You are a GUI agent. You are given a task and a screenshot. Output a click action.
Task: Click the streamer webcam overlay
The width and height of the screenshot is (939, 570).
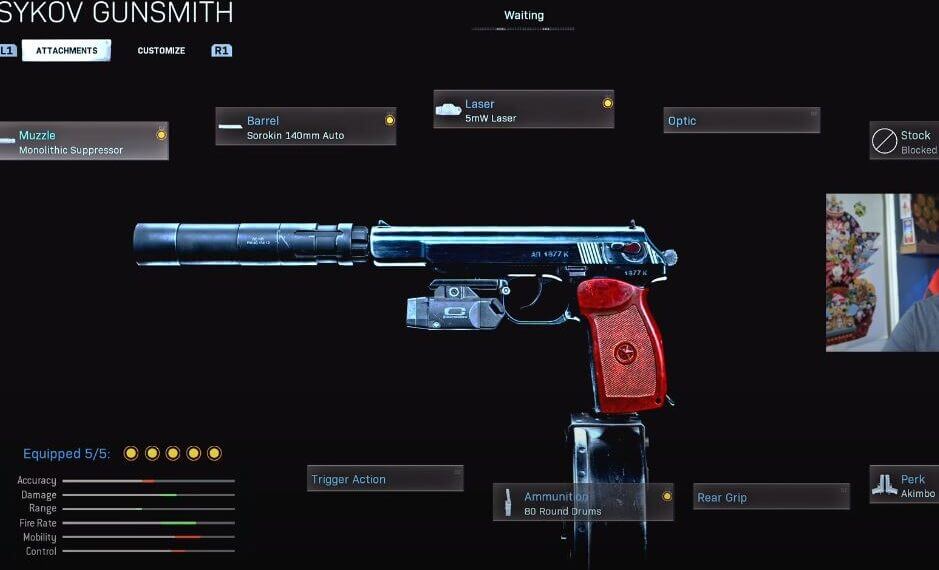(882, 272)
